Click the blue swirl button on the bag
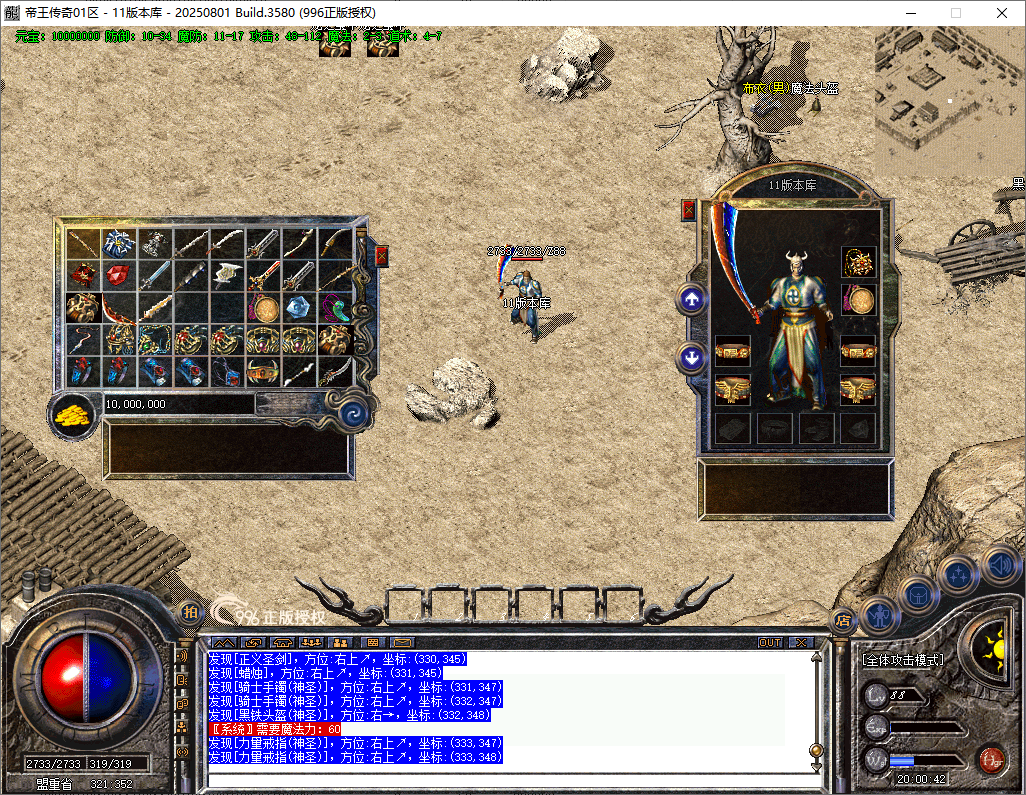1026x795 pixels. pos(352,413)
